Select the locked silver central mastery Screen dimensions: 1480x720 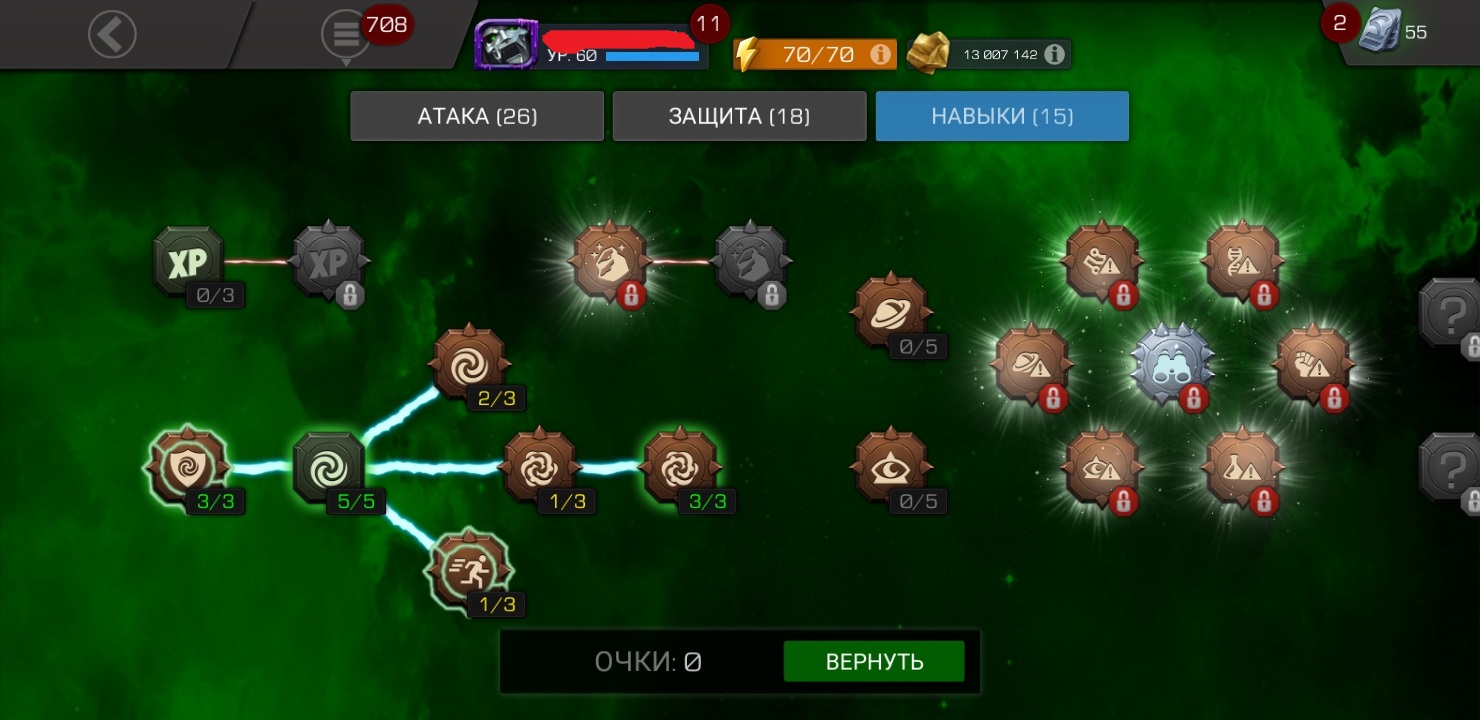1172,364
